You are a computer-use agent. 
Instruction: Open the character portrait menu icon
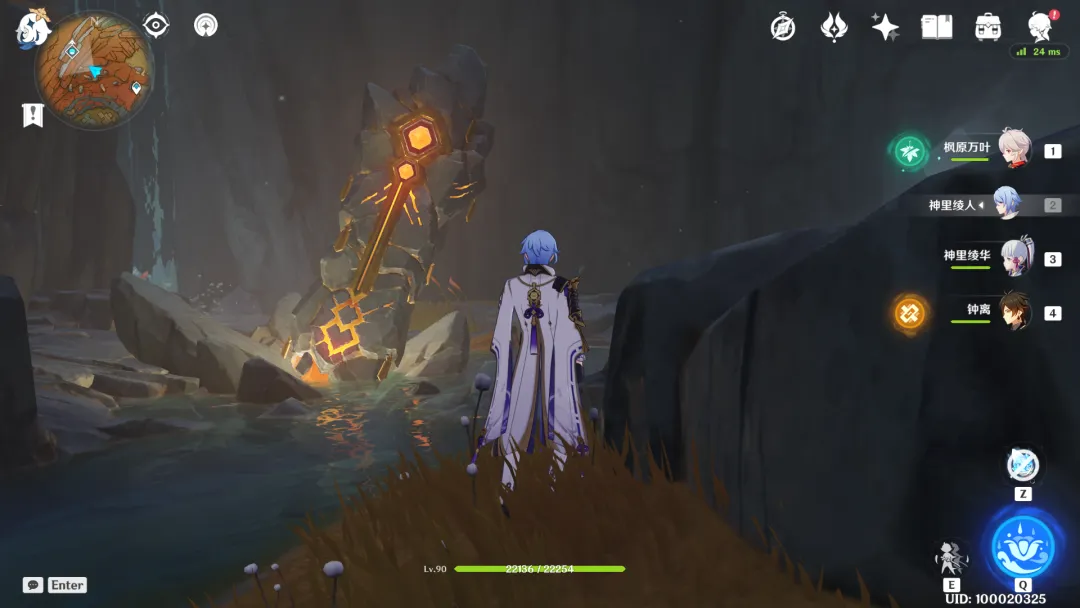(1040, 27)
